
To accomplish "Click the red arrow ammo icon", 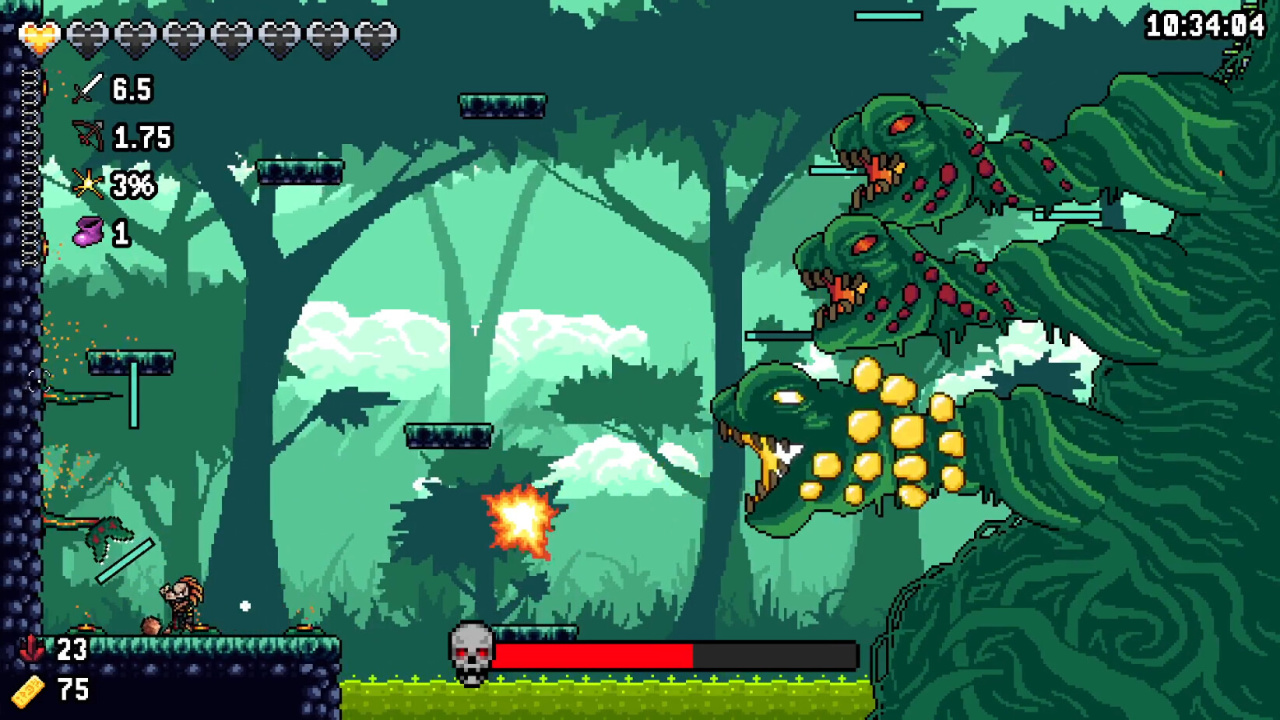I will [x=31, y=649].
